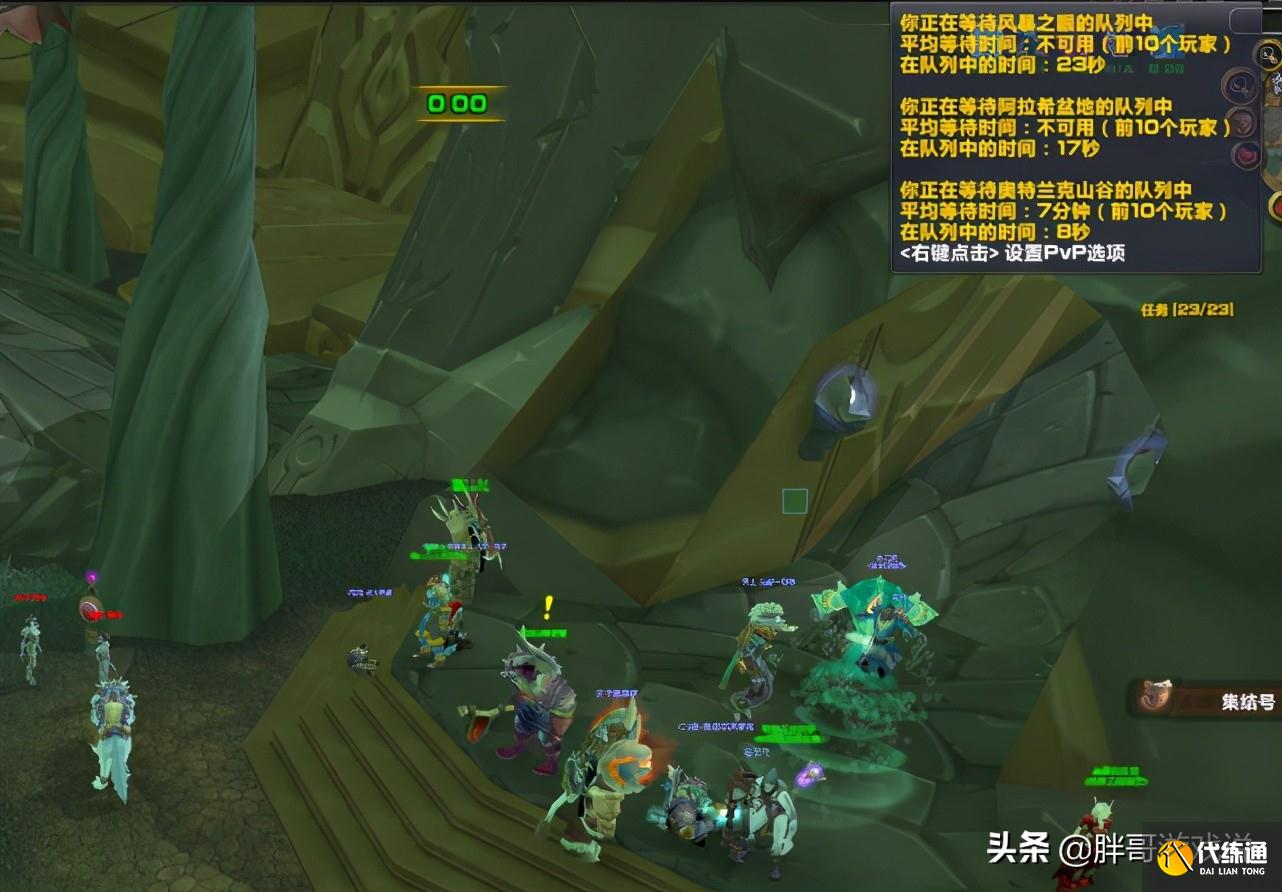
Task: Click the brown circular icon in the right panel
Action: point(1243,122)
